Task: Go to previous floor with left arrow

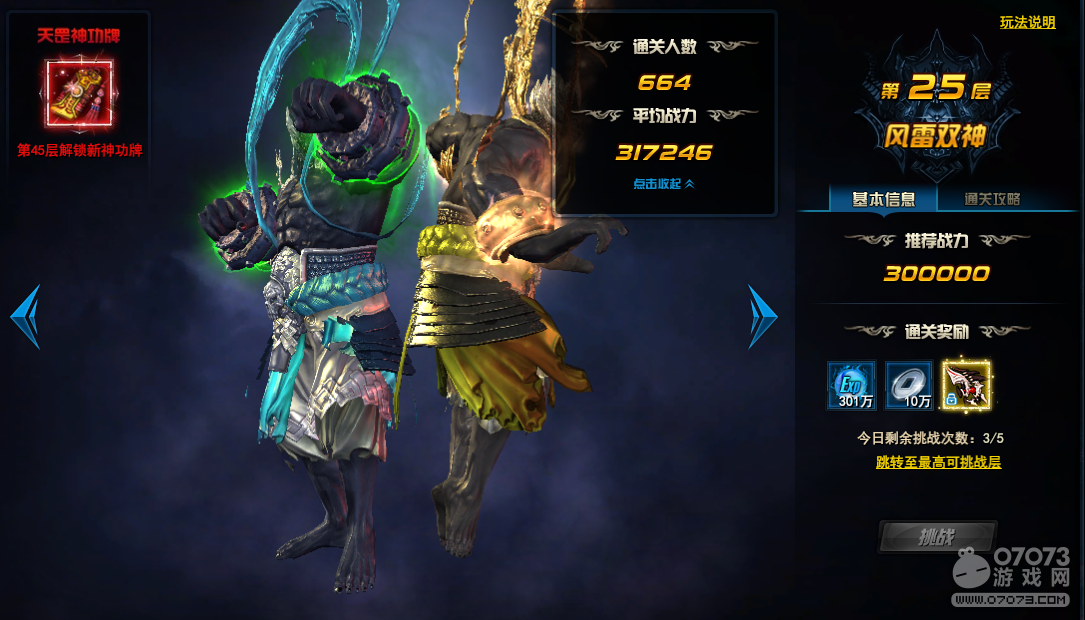Action: [25, 317]
